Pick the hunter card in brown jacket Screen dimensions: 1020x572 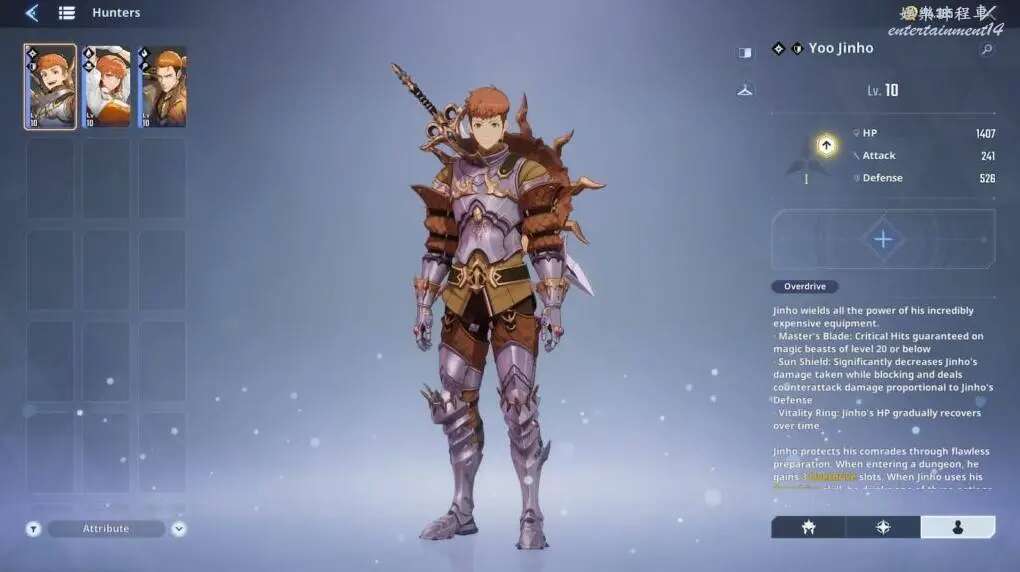pyautogui.click(x=162, y=87)
